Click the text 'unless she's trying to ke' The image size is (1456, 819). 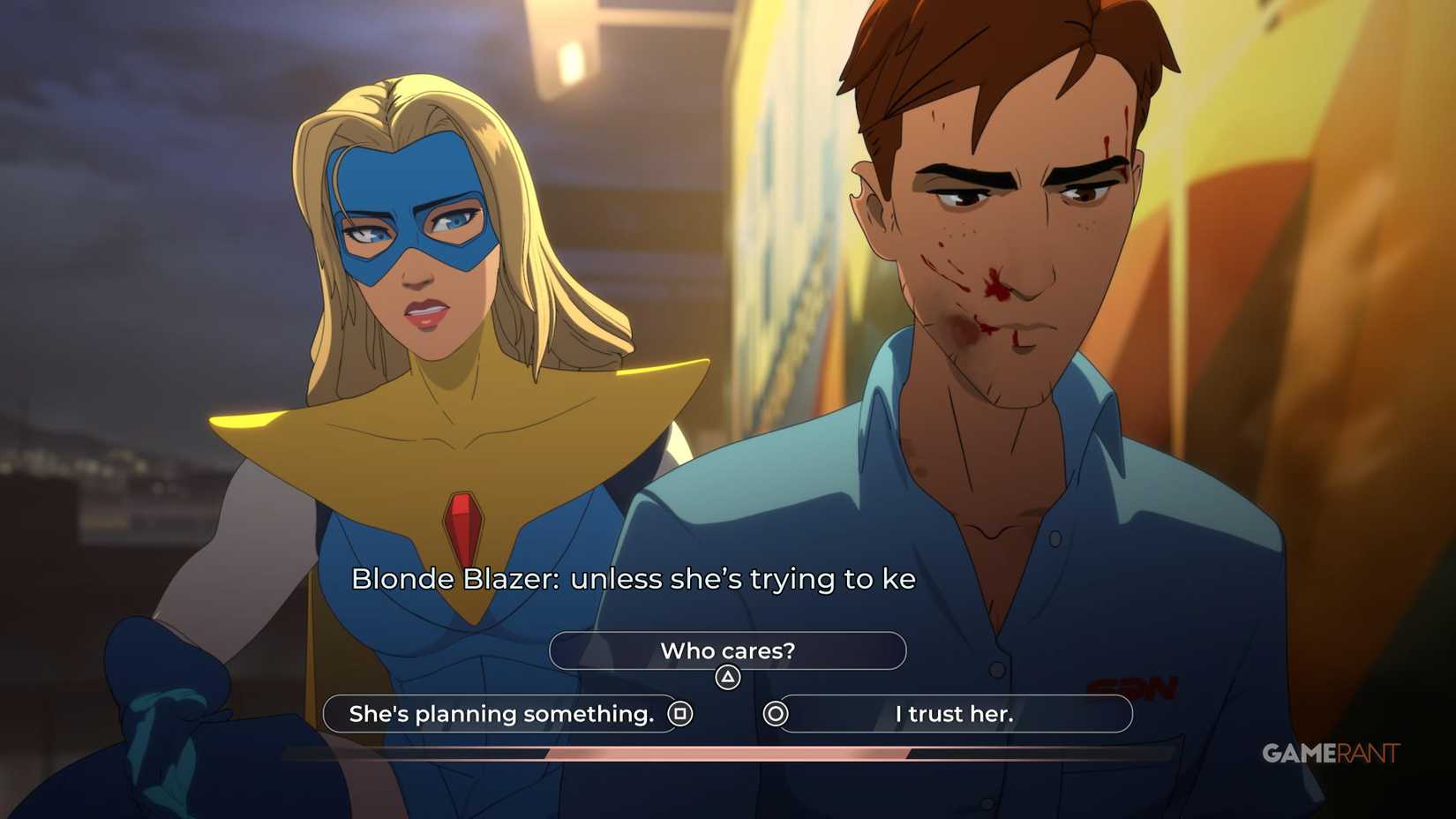(746, 580)
